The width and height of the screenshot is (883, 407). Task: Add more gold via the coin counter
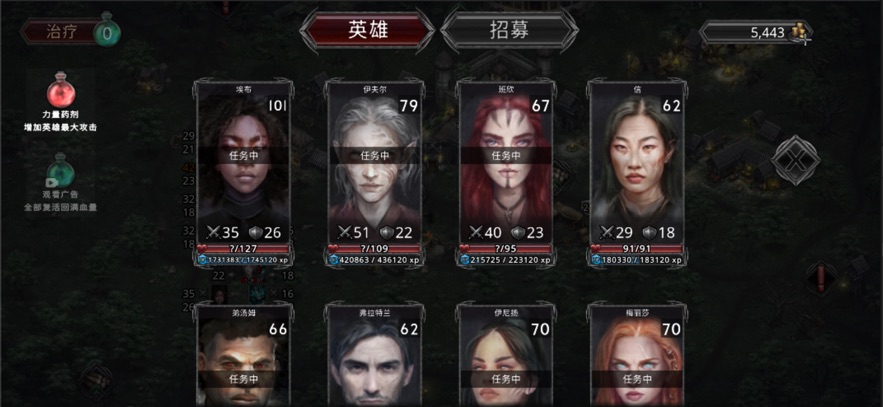click(x=801, y=33)
